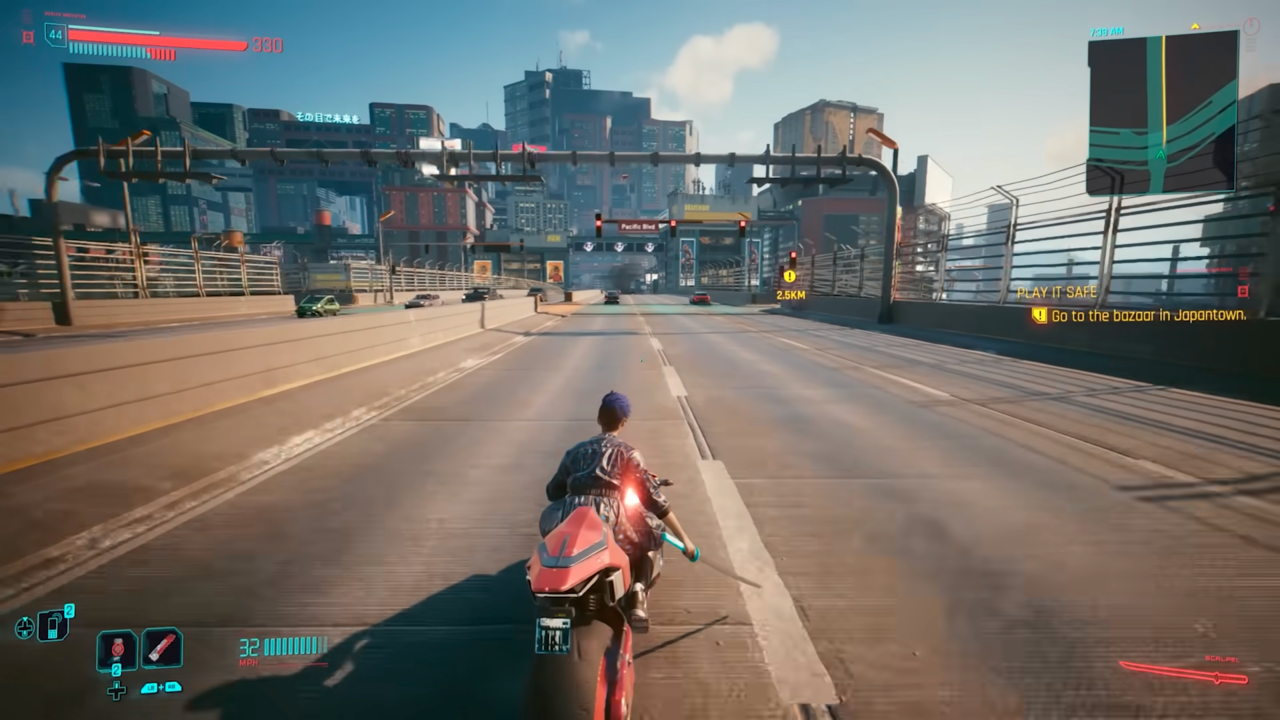Select the Scalpel katana weapon icon
This screenshot has width=1280, height=720.
(1184, 672)
